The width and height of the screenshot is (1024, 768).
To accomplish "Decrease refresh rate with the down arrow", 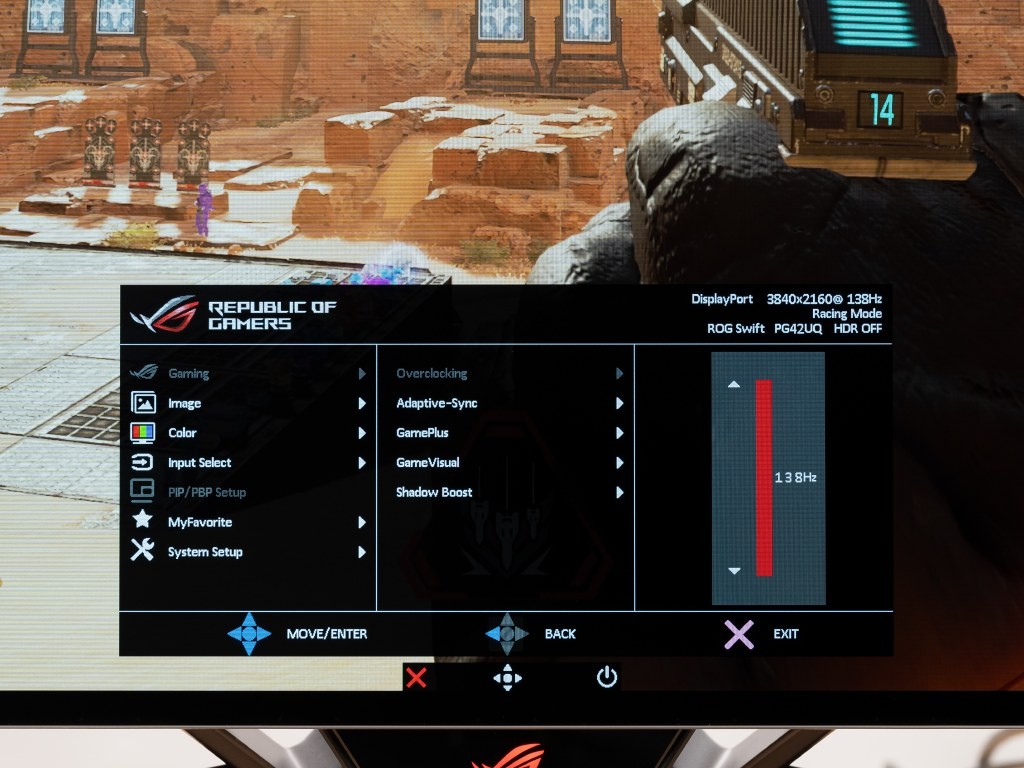I will point(735,571).
